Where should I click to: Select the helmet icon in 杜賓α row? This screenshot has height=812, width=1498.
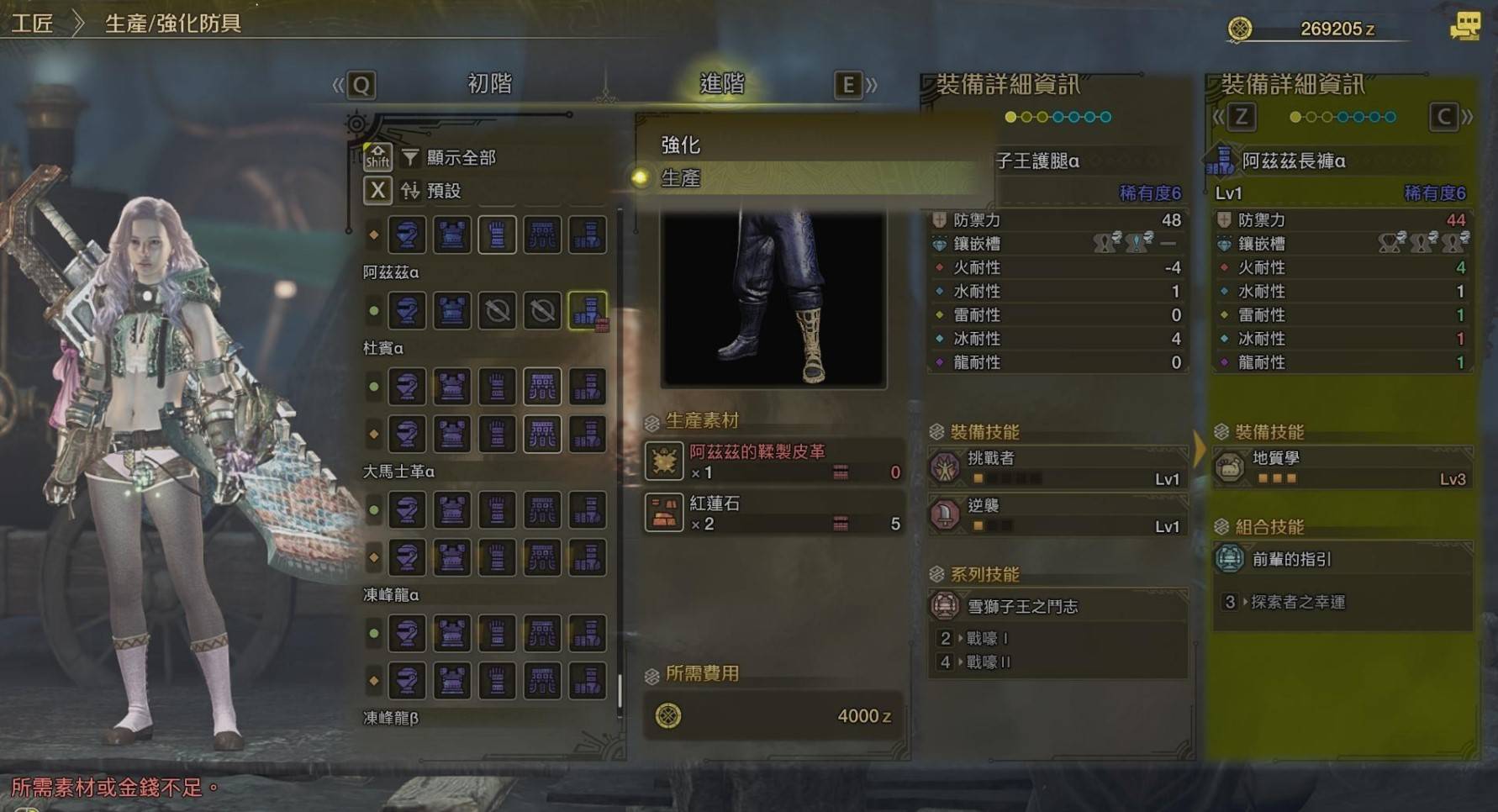pyautogui.click(x=408, y=387)
